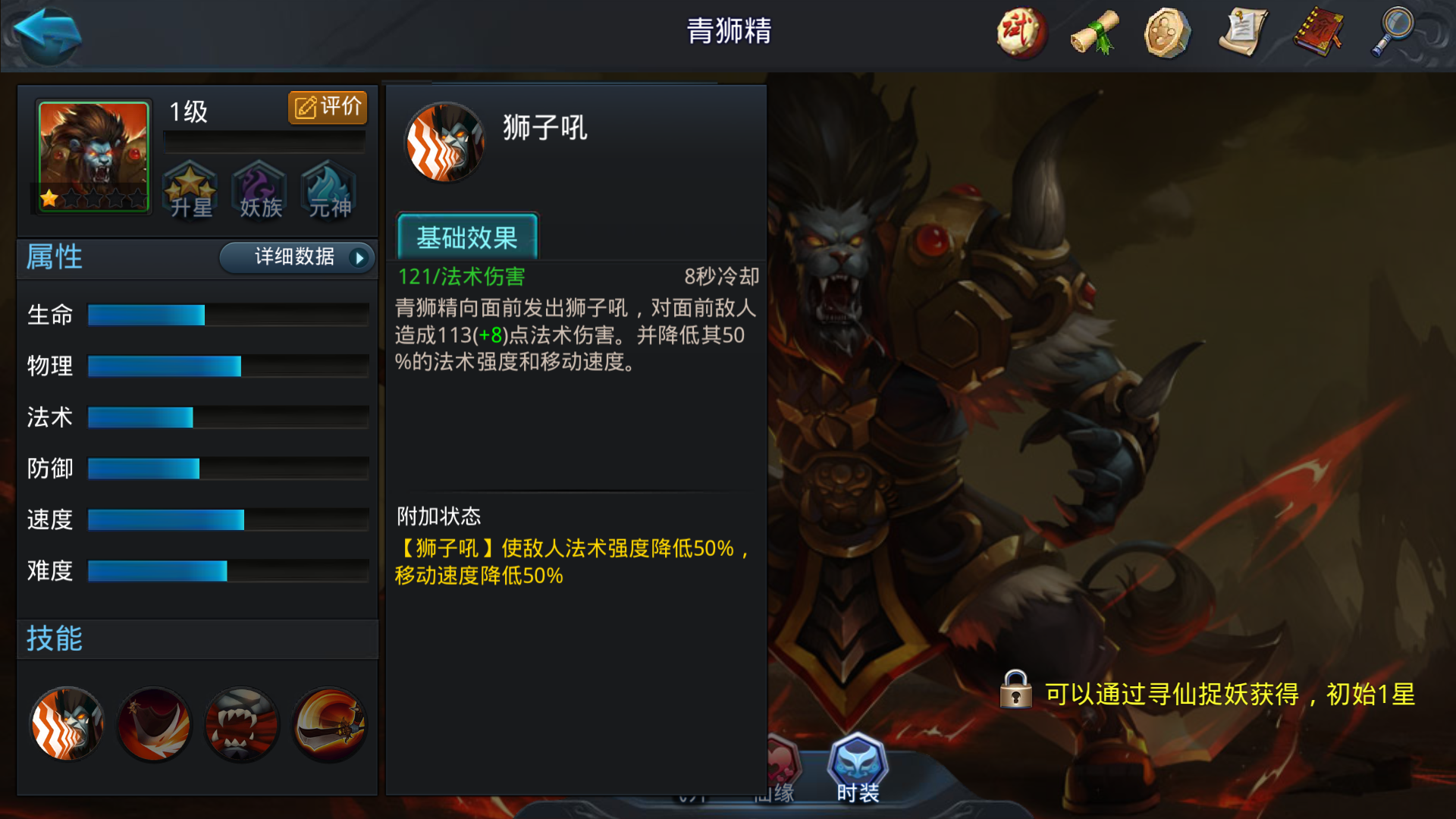
Task: Open the green-ribbon scroll icon
Action: click(x=1094, y=33)
